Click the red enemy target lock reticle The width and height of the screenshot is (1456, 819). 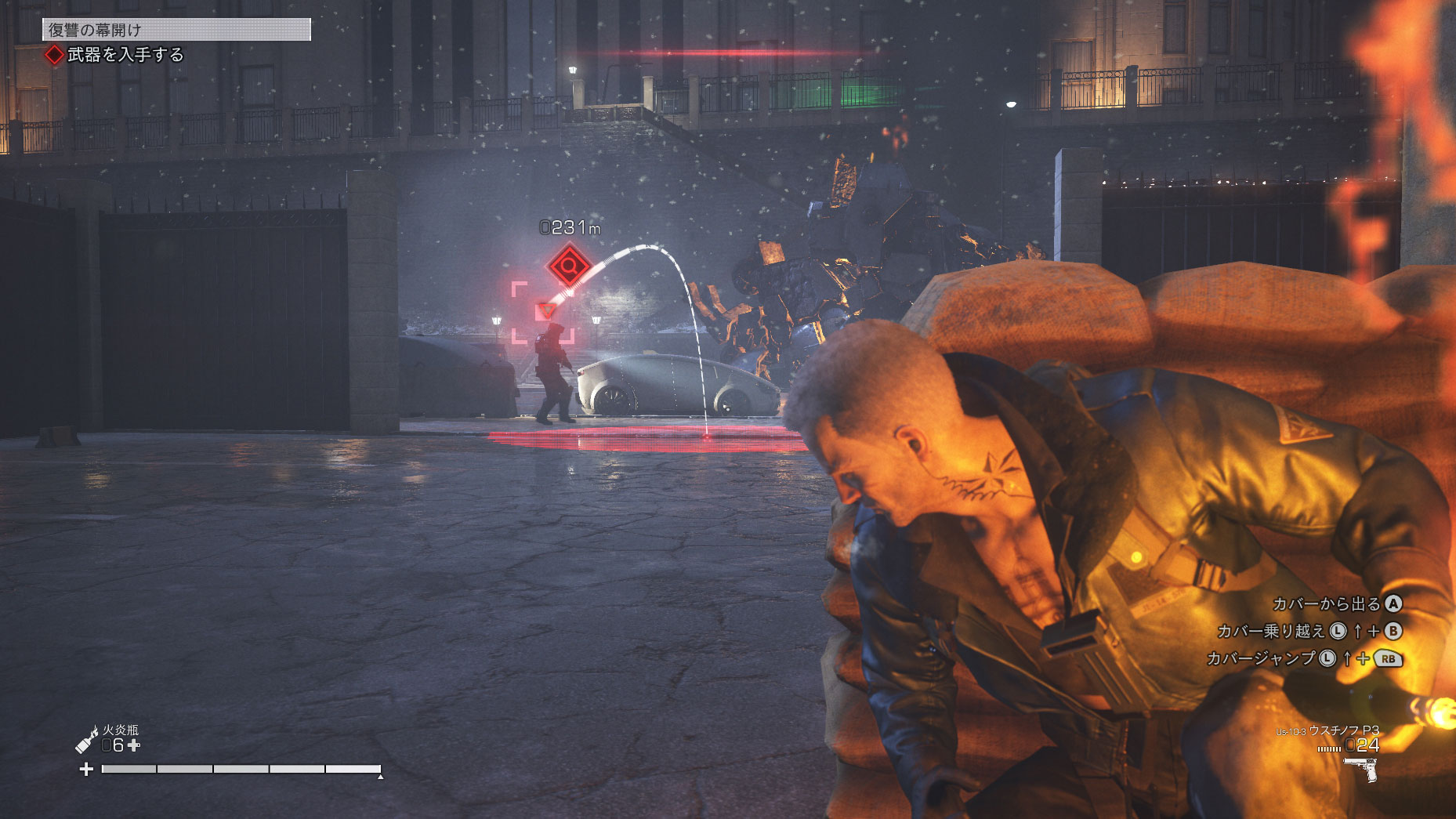click(544, 312)
